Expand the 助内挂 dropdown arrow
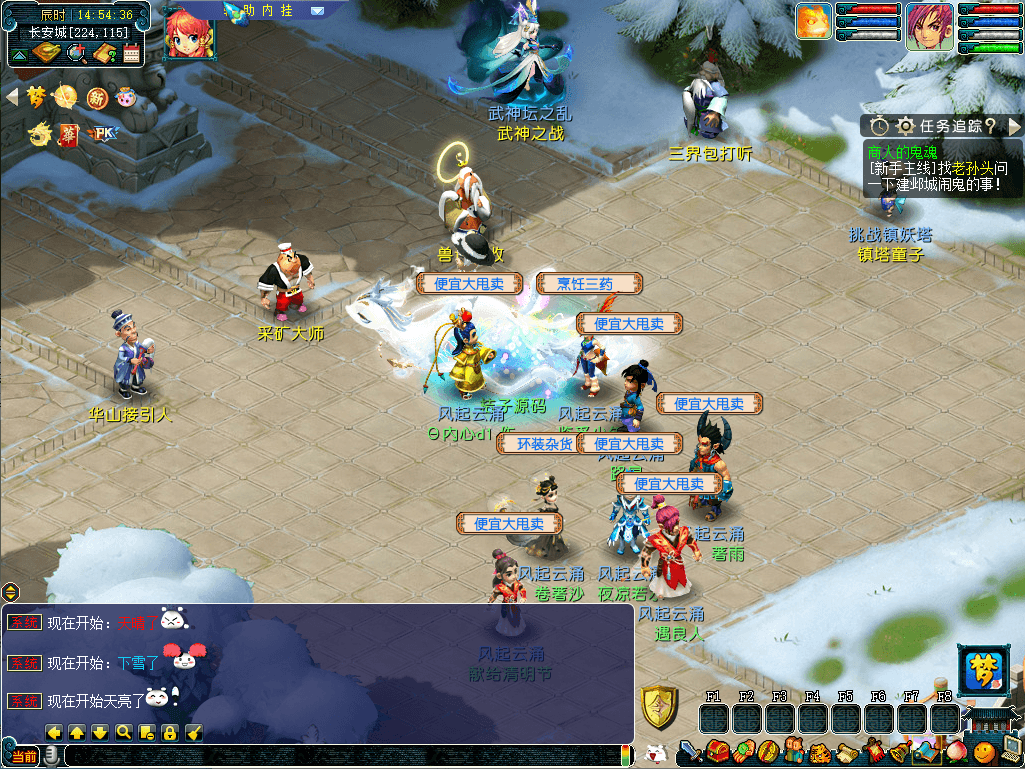 tap(317, 10)
